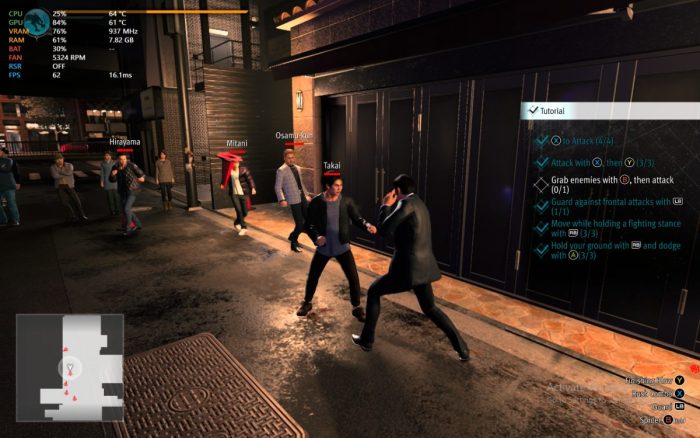This screenshot has height=438, width=700.
Task: Select the 'Guard against frontal attacks' objective
Action: 606,206
